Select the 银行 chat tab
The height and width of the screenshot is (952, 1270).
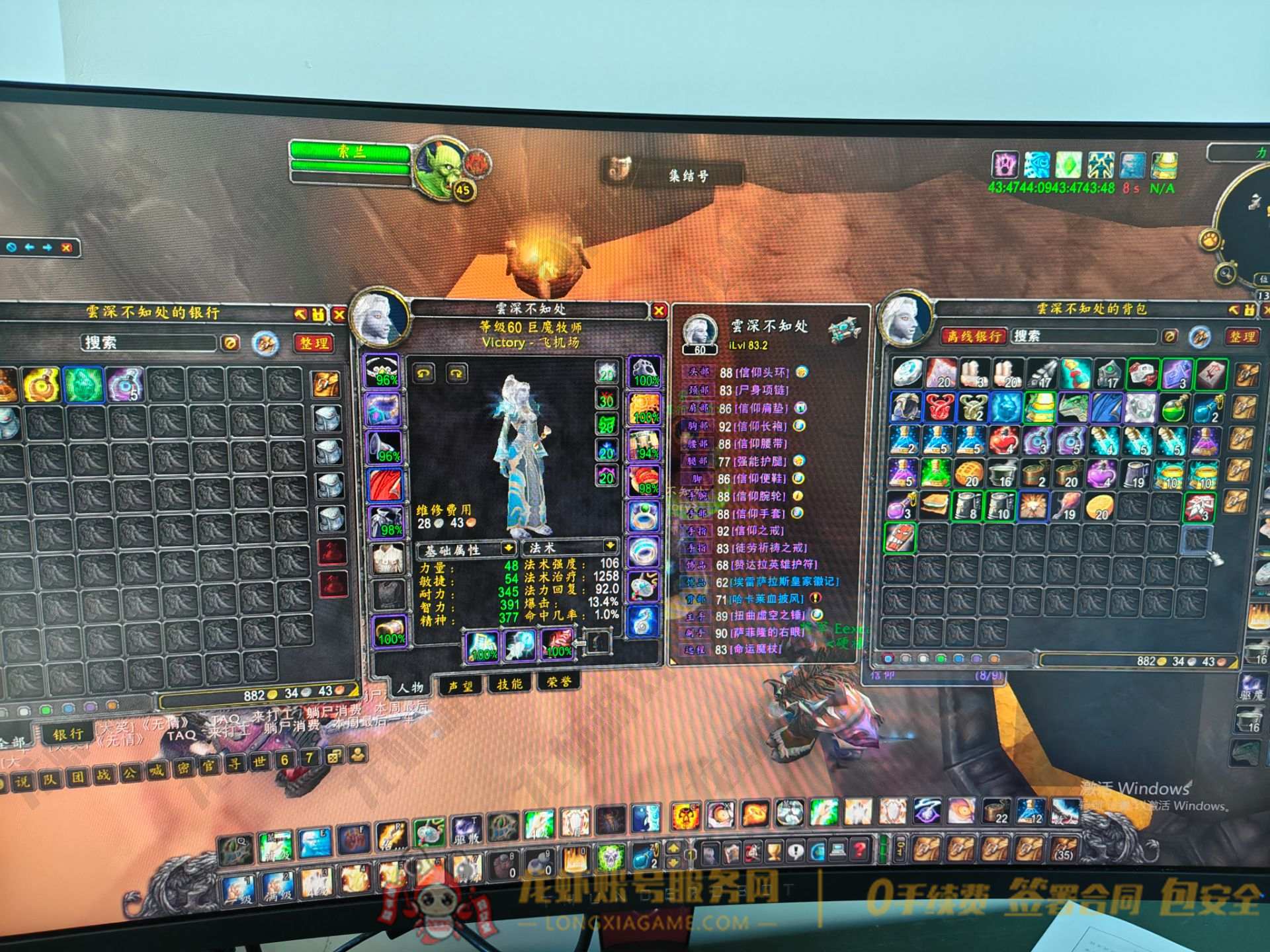click(68, 734)
